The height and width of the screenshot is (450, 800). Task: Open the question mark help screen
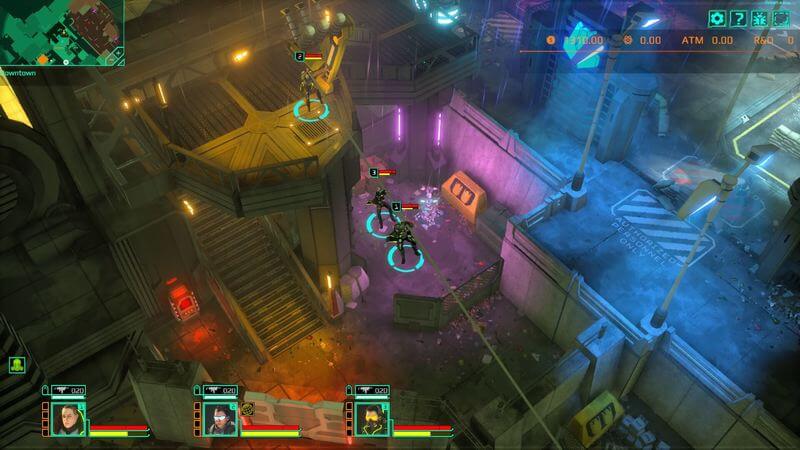click(x=738, y=18)
